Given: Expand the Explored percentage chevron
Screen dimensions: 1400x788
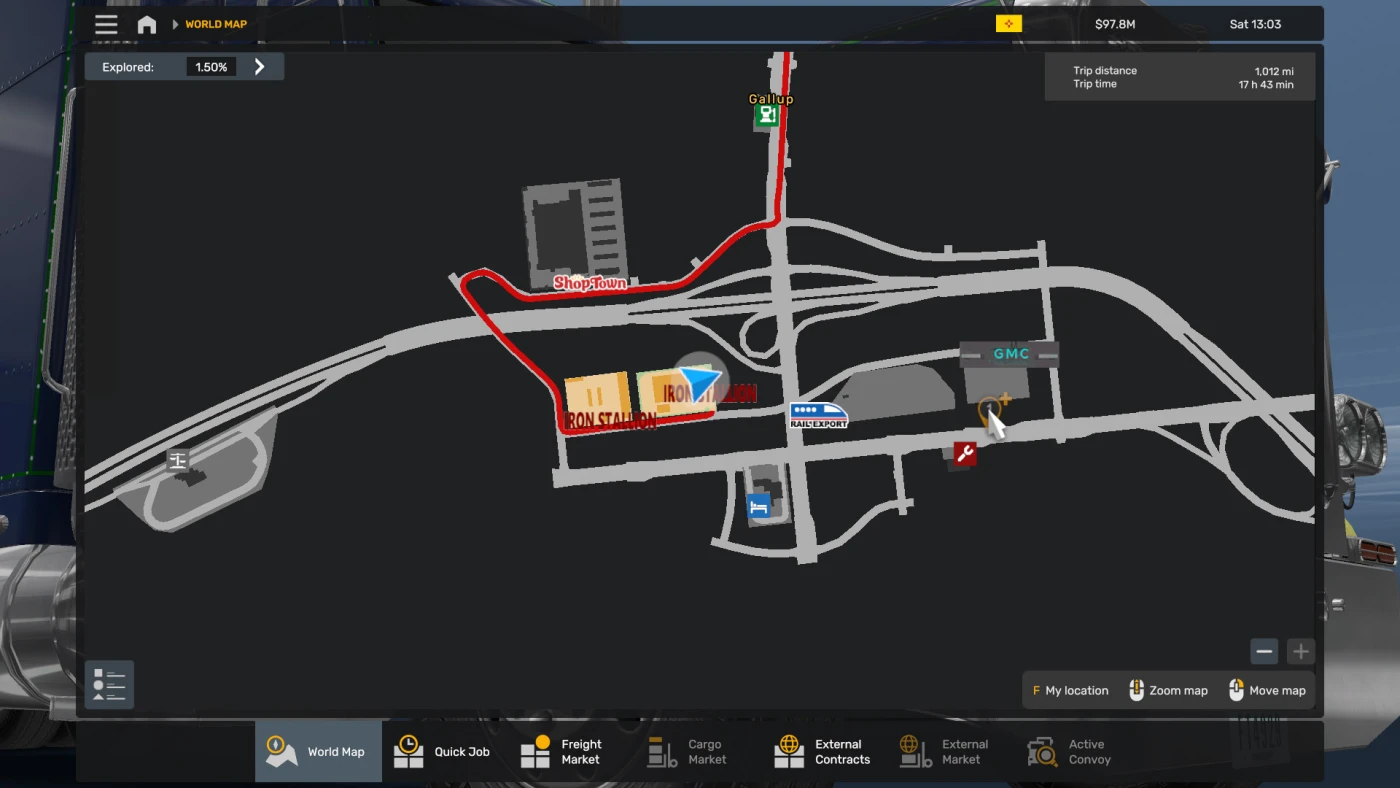Looking at the screenshot, I should tap(259, 66).
